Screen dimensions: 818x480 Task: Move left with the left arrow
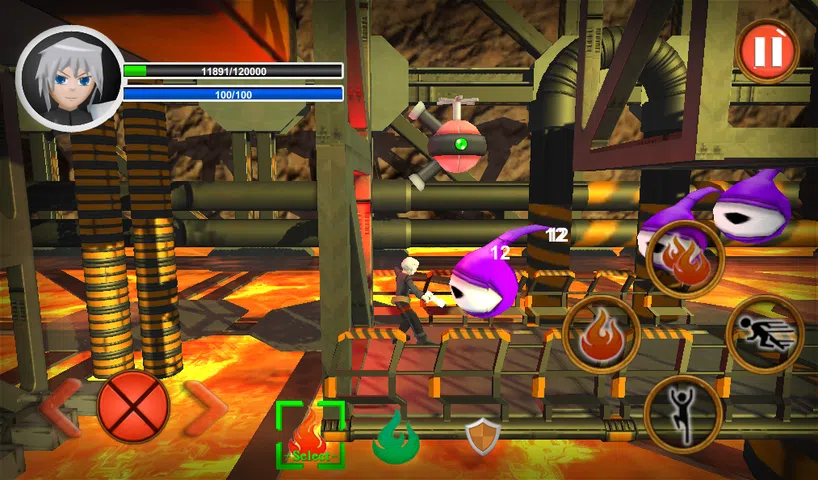click(x=62, y=407)
